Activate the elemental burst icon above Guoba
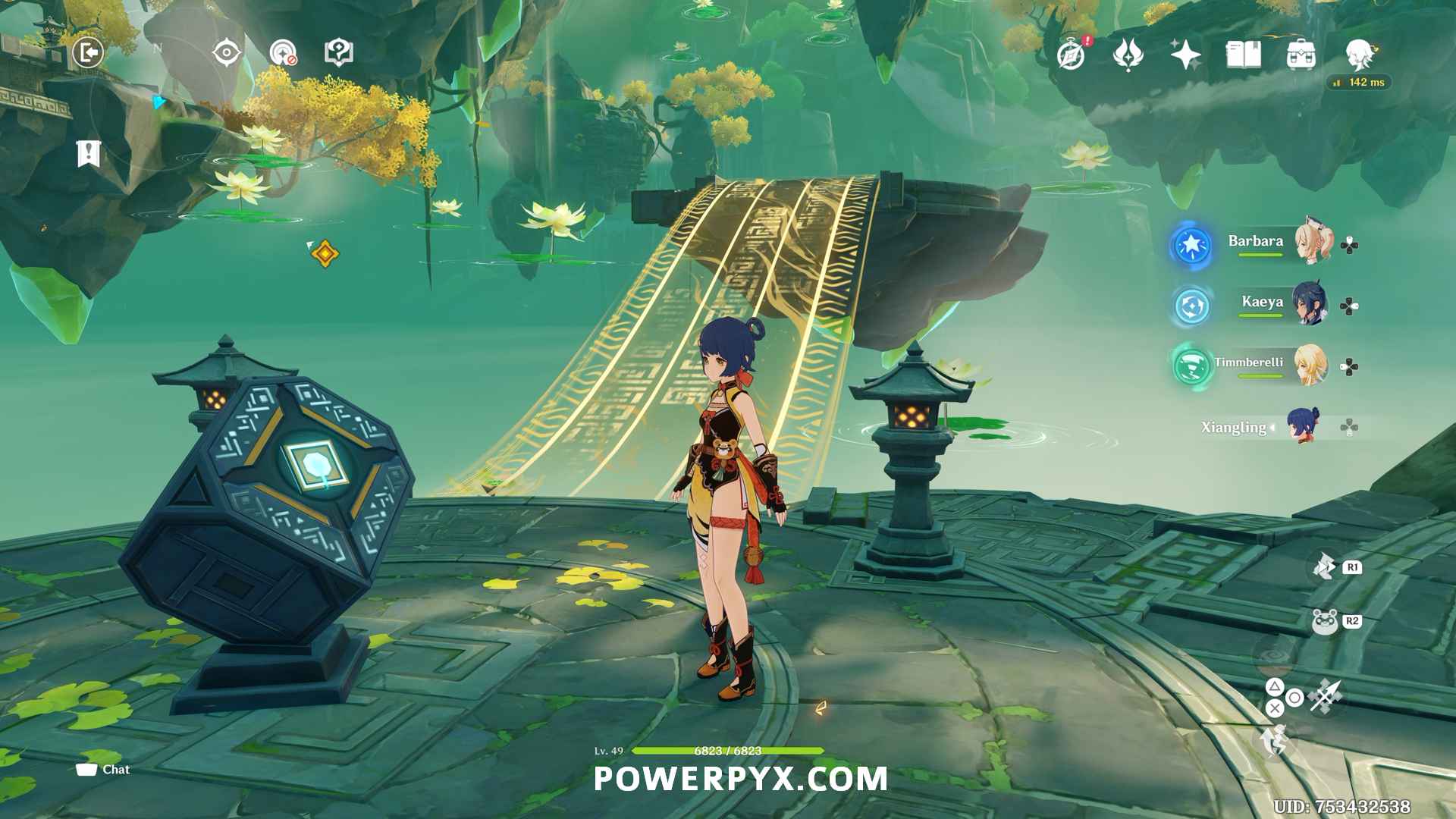 1325,566
